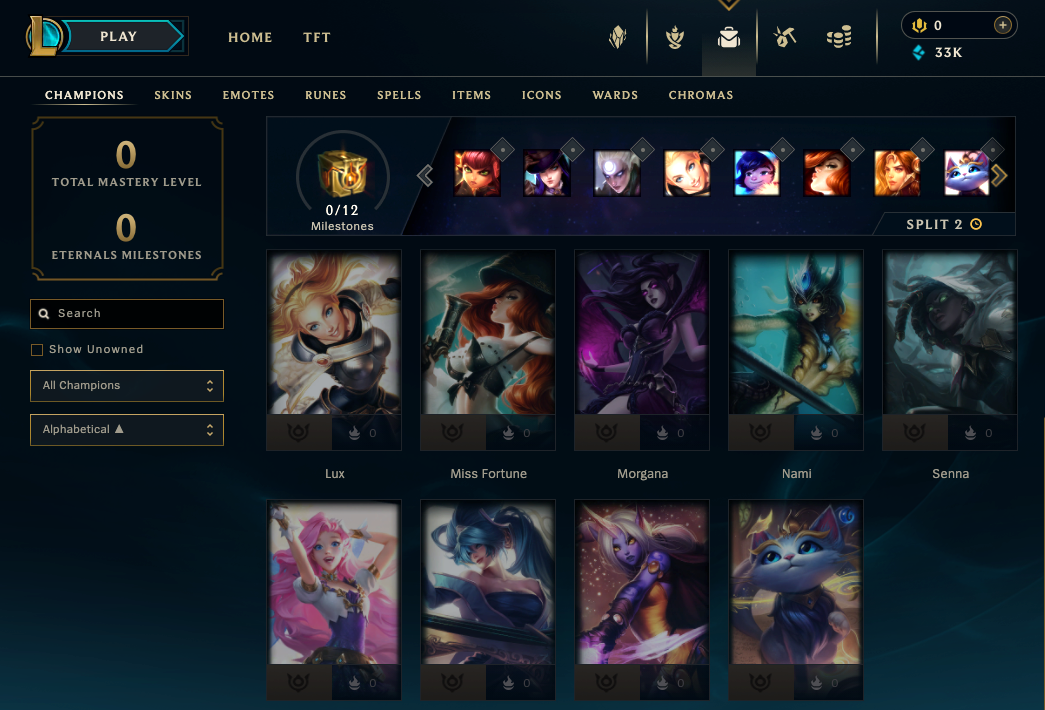Select the Runes tab

[326, 95]
